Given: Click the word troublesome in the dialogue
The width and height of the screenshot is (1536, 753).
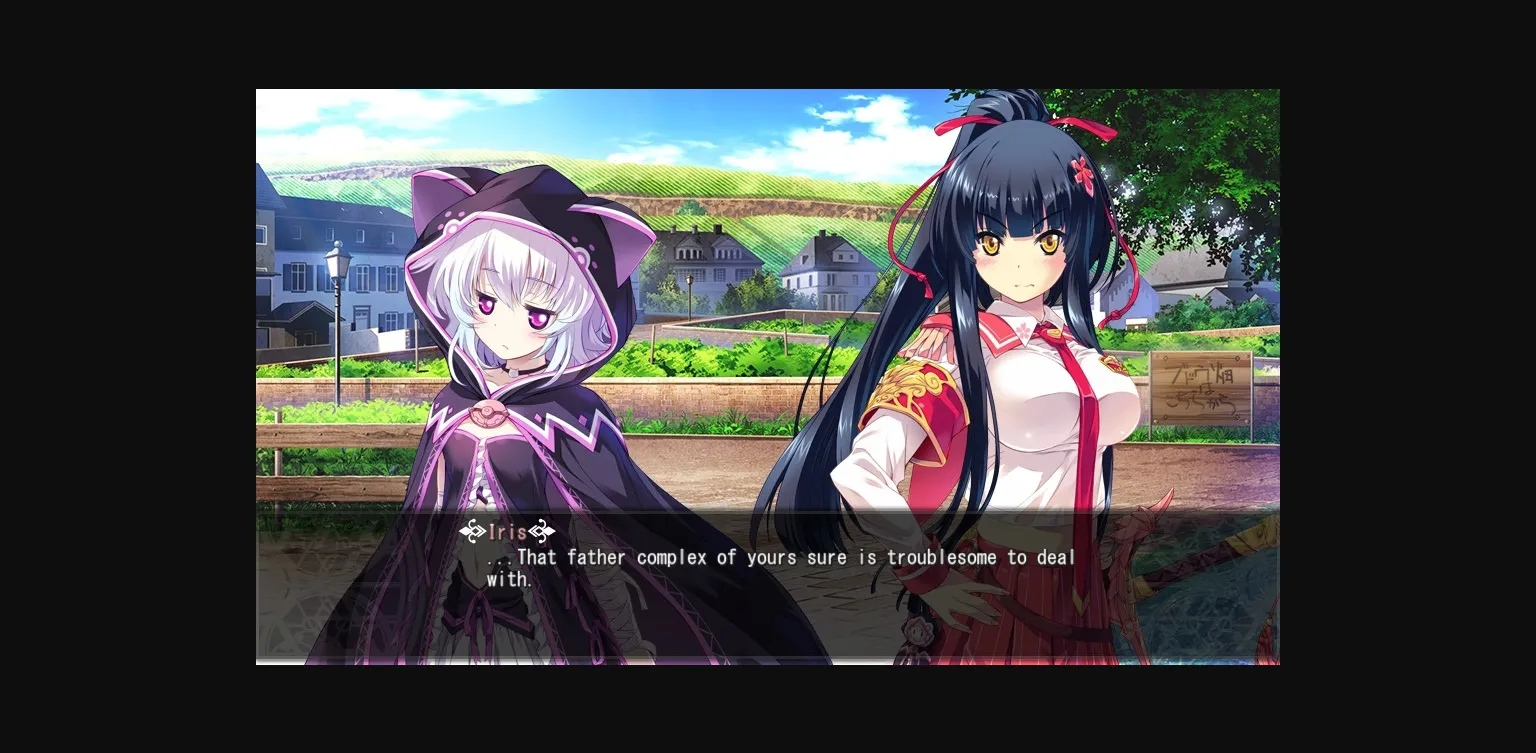Looking at the screenshot, I should 942,558.
